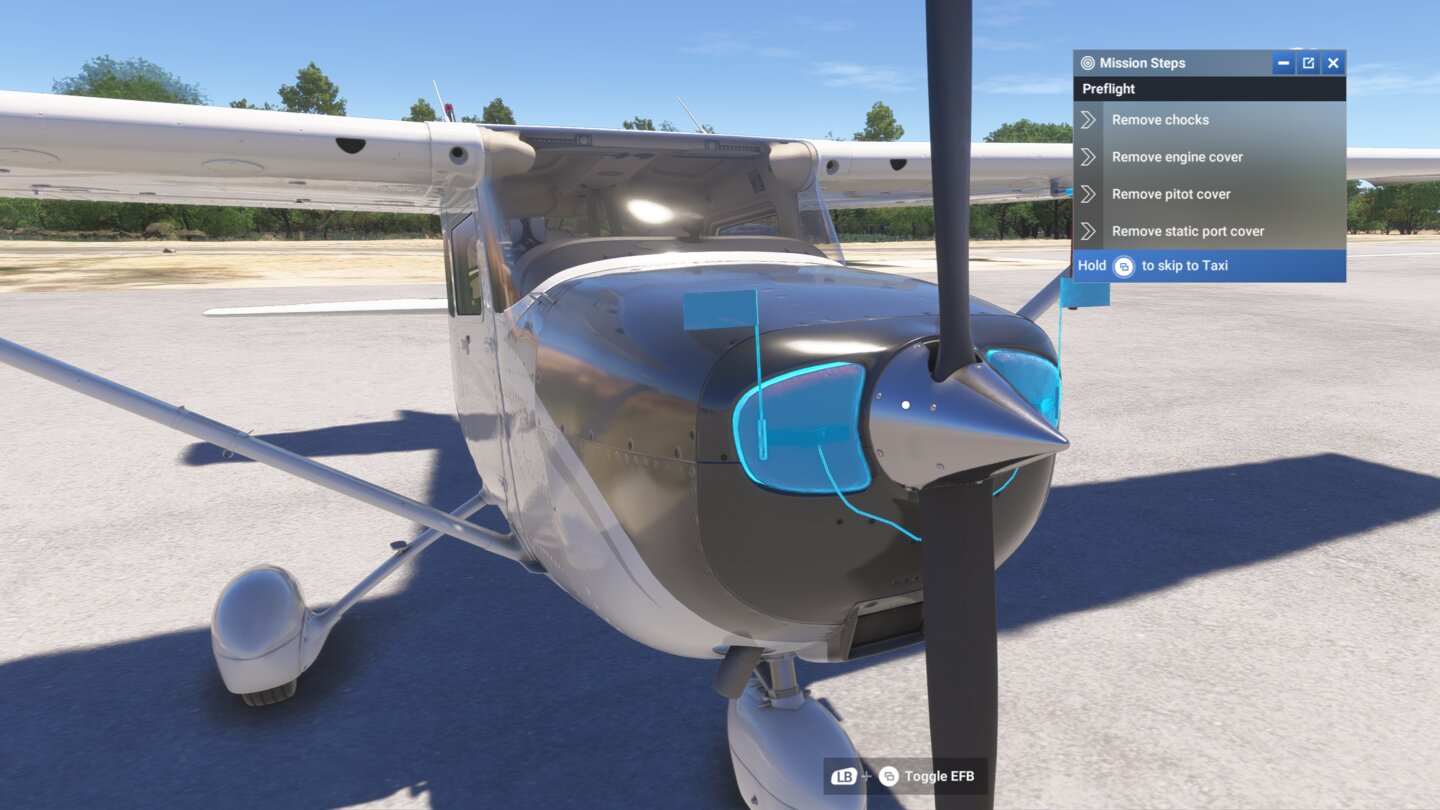Select the Remove engine cover task text
Viewport: 1440px width, 810px height.
point(1176,157)
